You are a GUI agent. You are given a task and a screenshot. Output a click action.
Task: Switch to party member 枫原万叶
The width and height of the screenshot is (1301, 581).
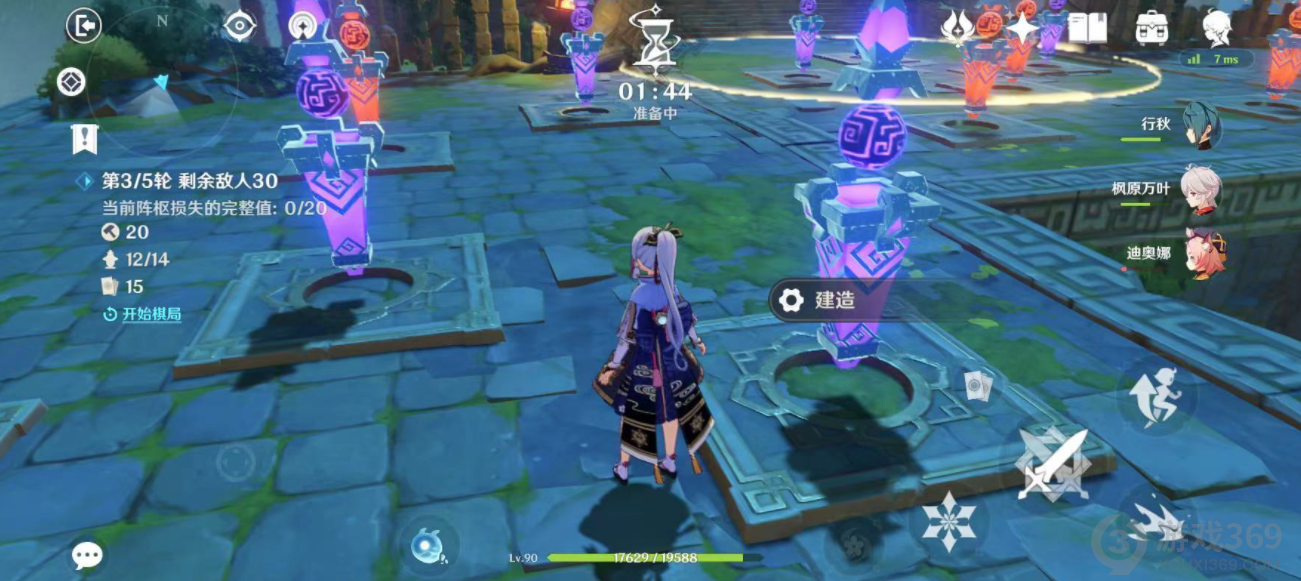coord(1201,189)
